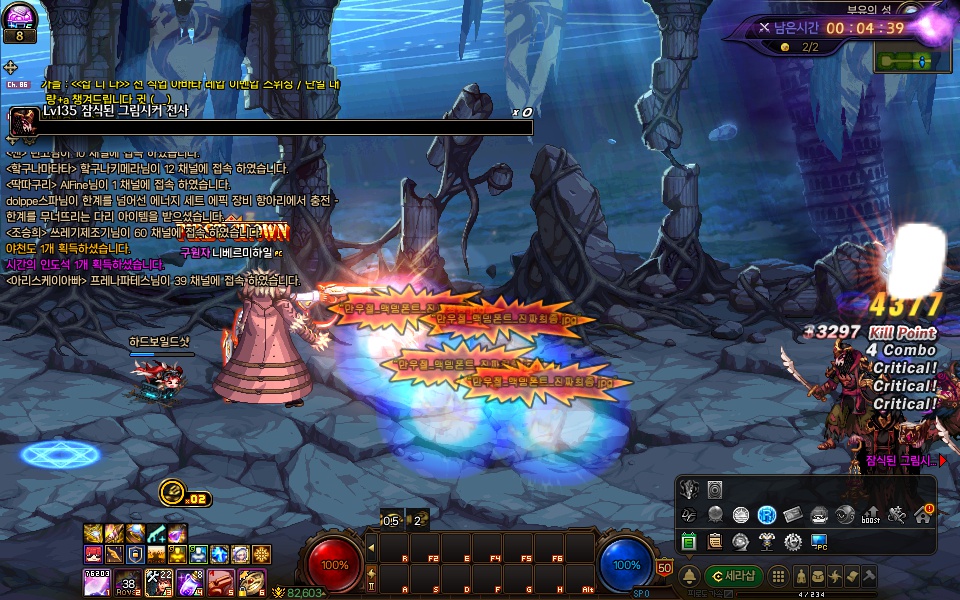Viewport: 960px width, 600px height.
Task: Use the item in quick slot 1
Action: [x=96, y=580]
